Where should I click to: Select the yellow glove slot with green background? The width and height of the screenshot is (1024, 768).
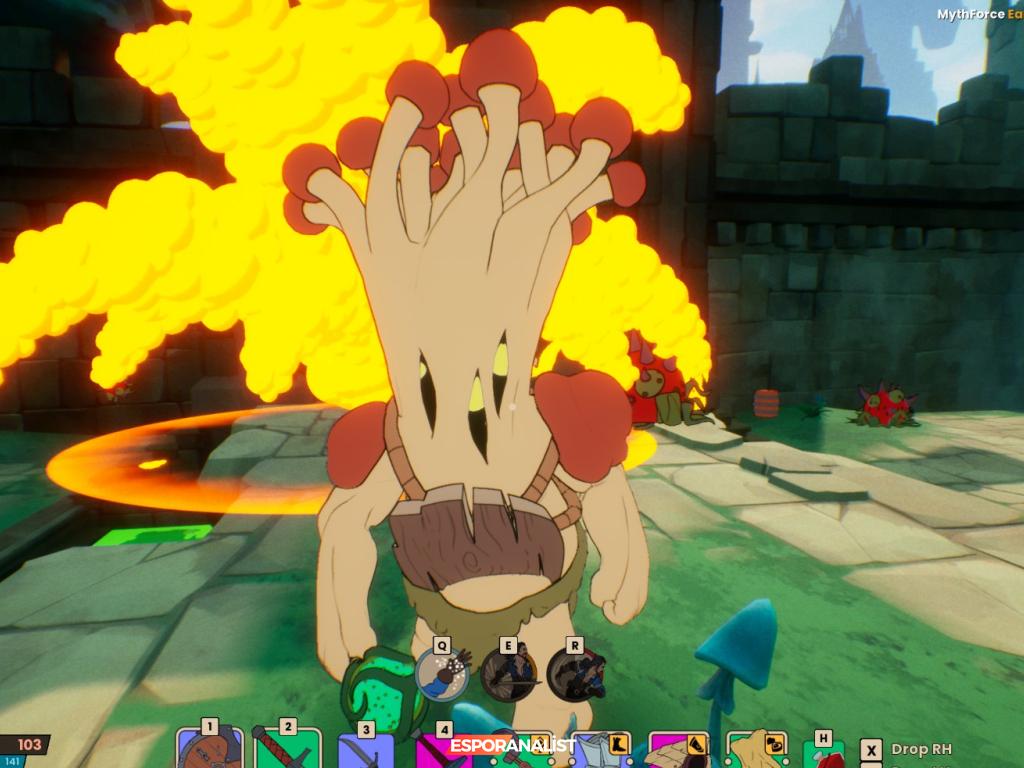click(757, 752)
